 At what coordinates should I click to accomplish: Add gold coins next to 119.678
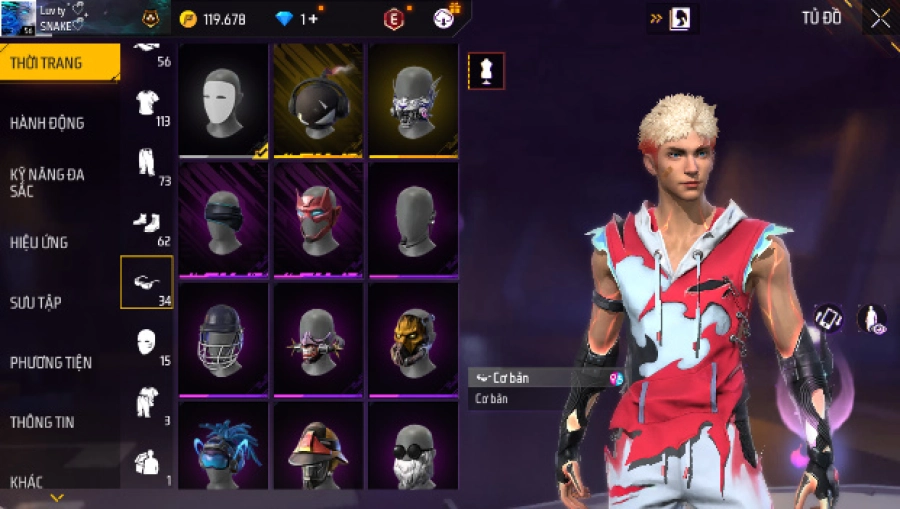coord(188,19)
